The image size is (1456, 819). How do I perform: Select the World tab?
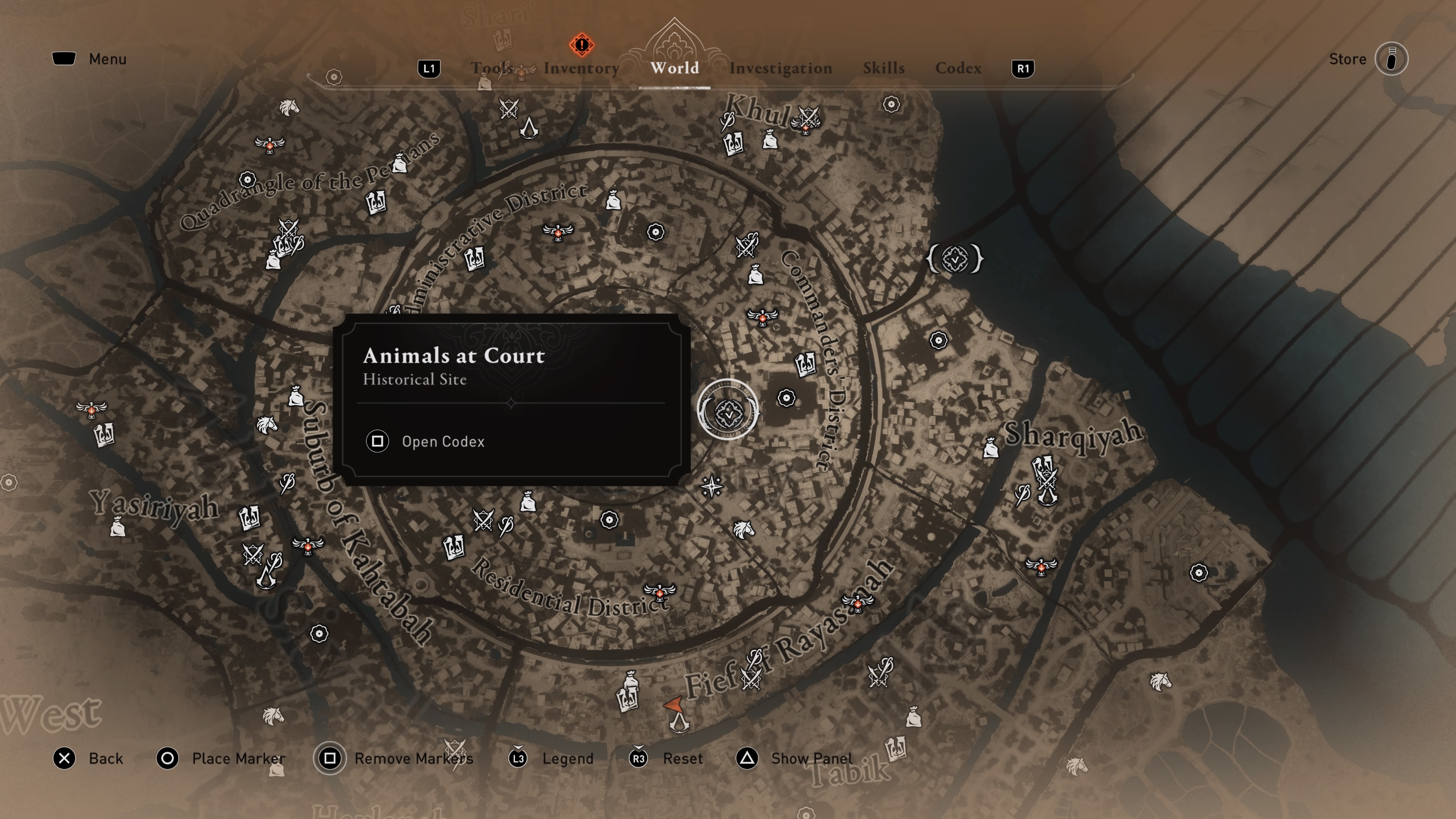[674, 68]
